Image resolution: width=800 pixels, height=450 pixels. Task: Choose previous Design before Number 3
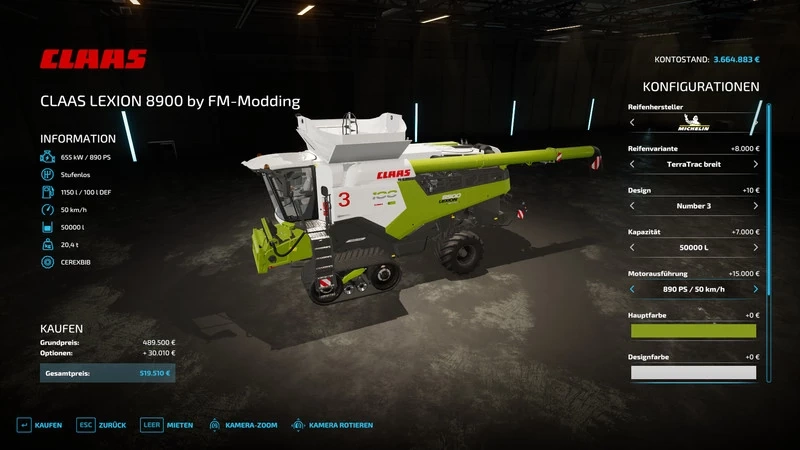coord(632,206)
